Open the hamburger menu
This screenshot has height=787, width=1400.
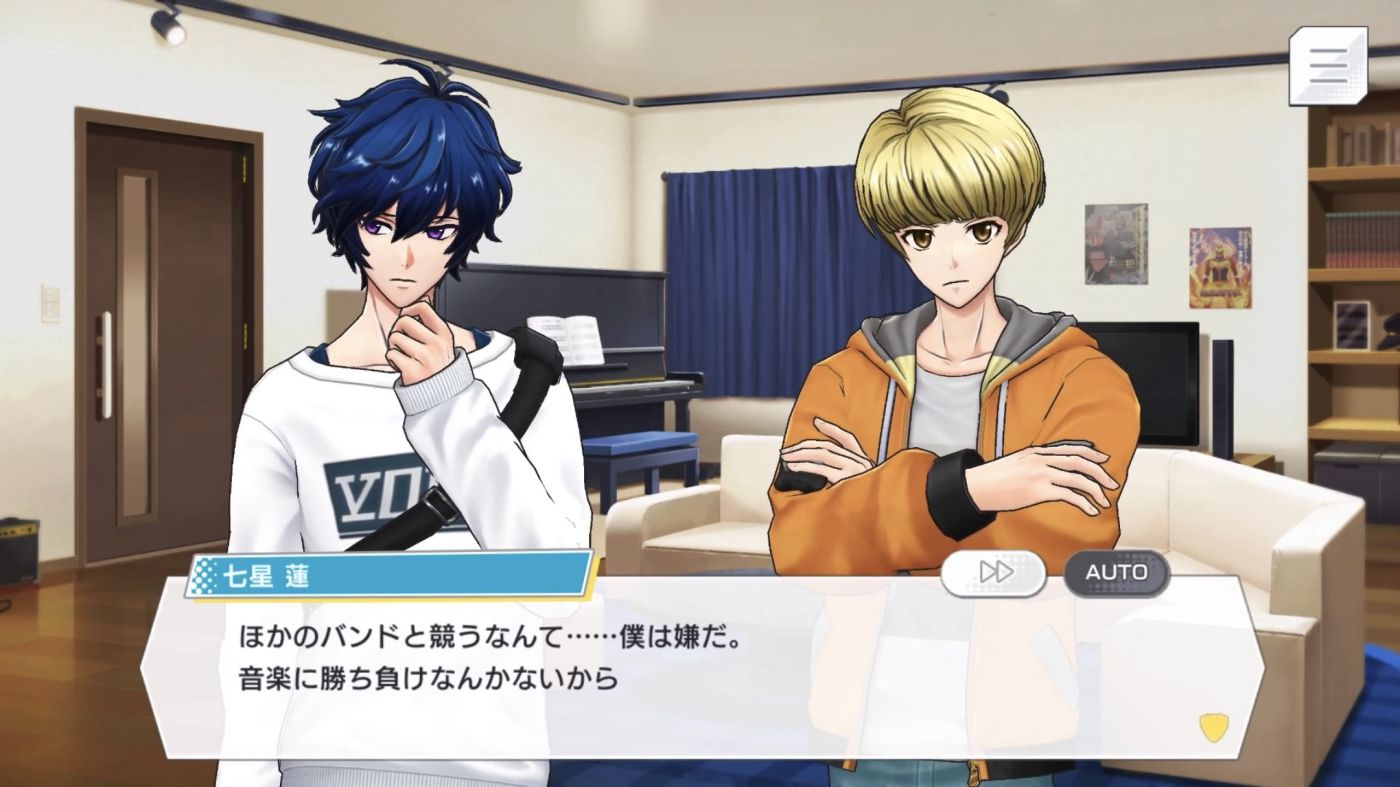(1328, 66)
